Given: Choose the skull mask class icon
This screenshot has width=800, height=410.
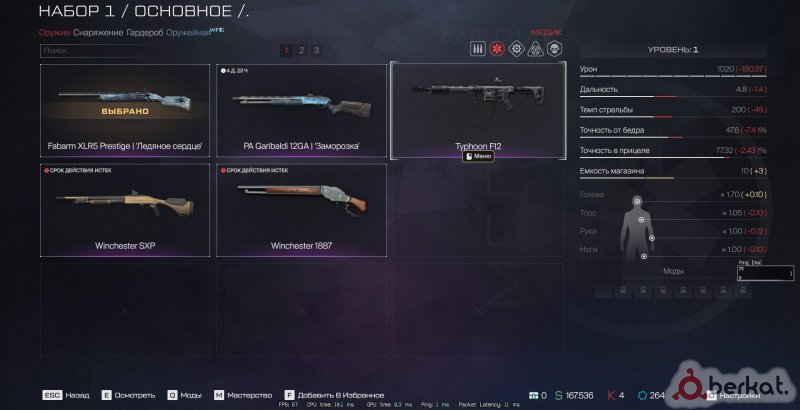Looking at the screenshot, I should point(554,48).
